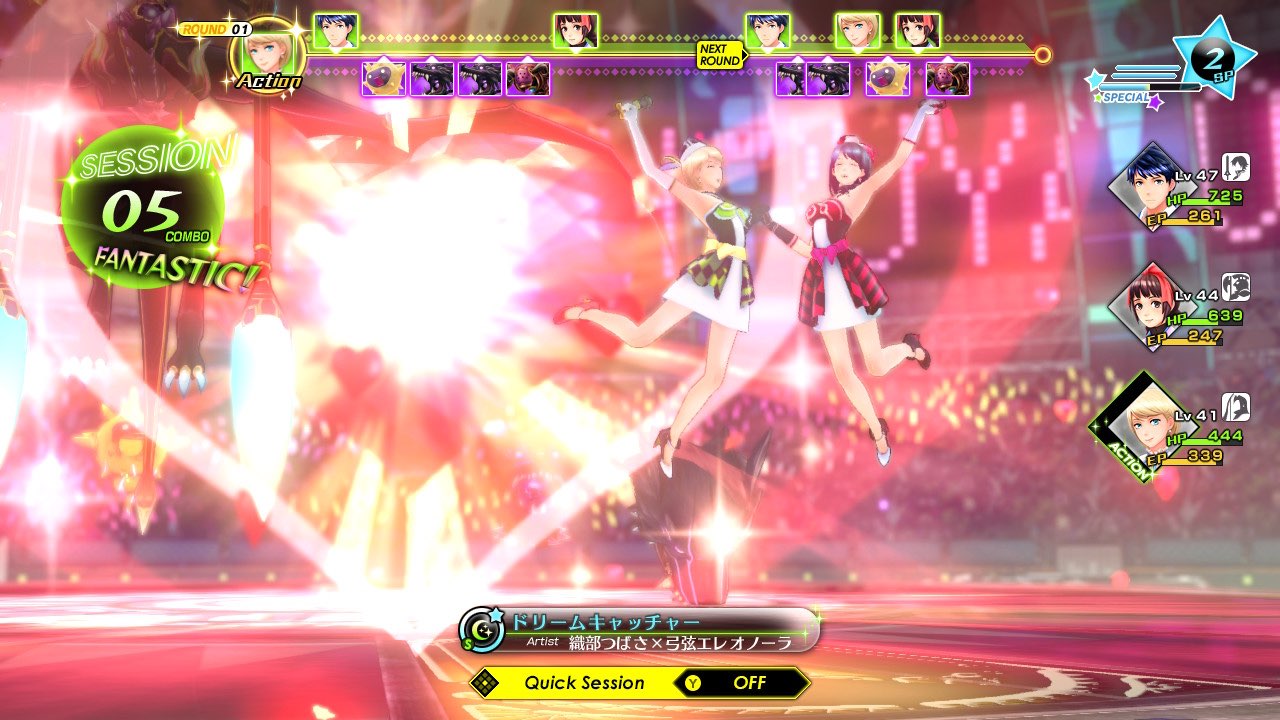Viewport: 1280px width, 720px height.
Task: Click the ドリームキャッチャー session skill banner
Action: pyautogui.click(x=640, y=630)
